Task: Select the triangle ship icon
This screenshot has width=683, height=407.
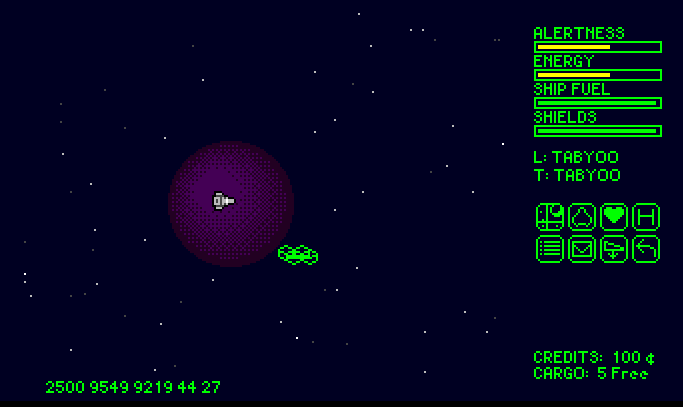Action: (582, 217)
